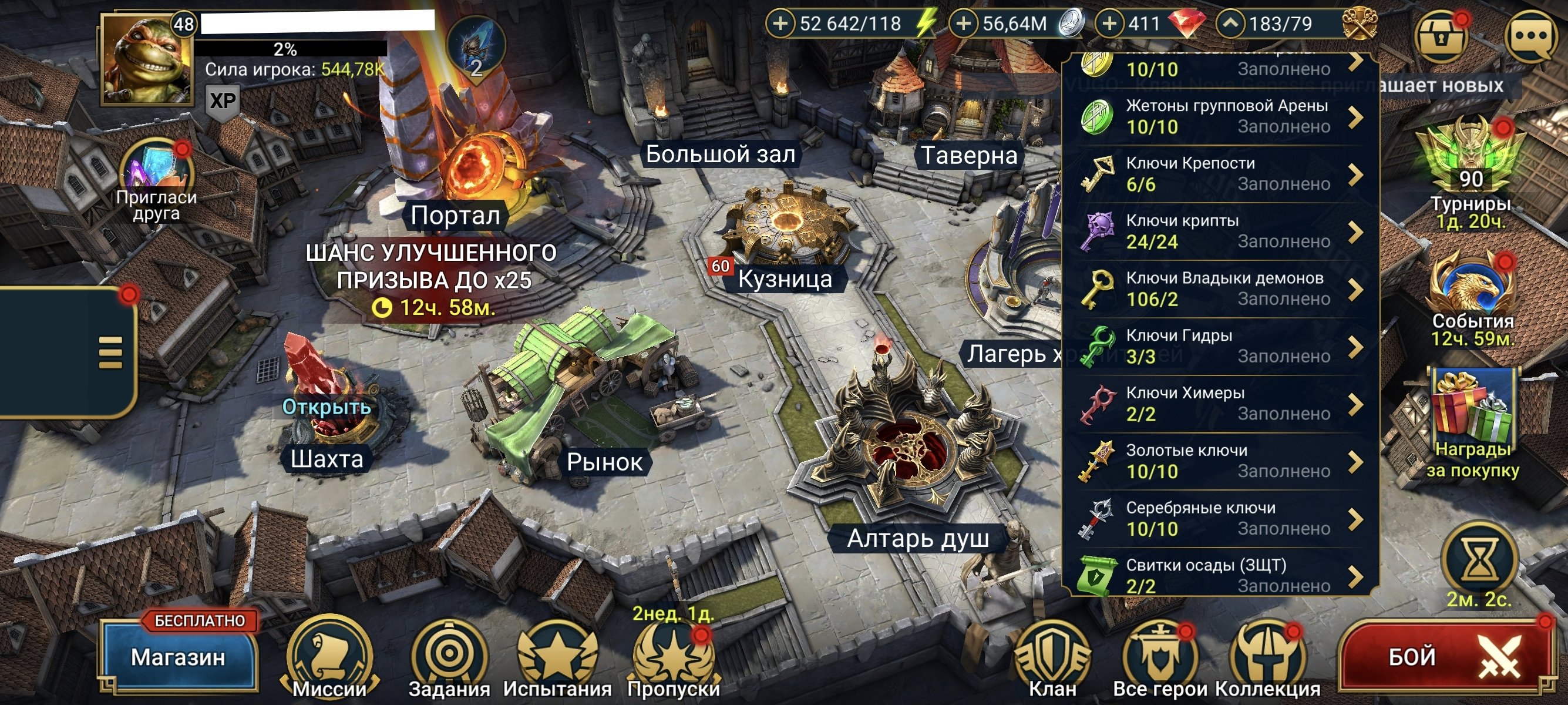Add gems with the plus button
Viewport: 1568px width, 705px height.
[1109, 23]
